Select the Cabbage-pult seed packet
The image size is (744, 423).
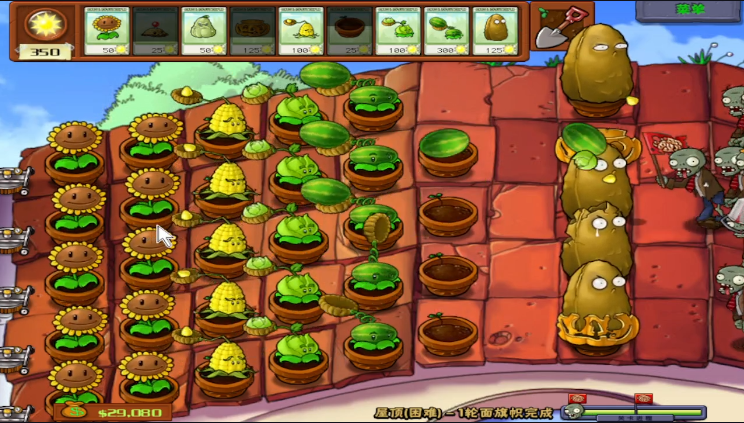point(399,31)
